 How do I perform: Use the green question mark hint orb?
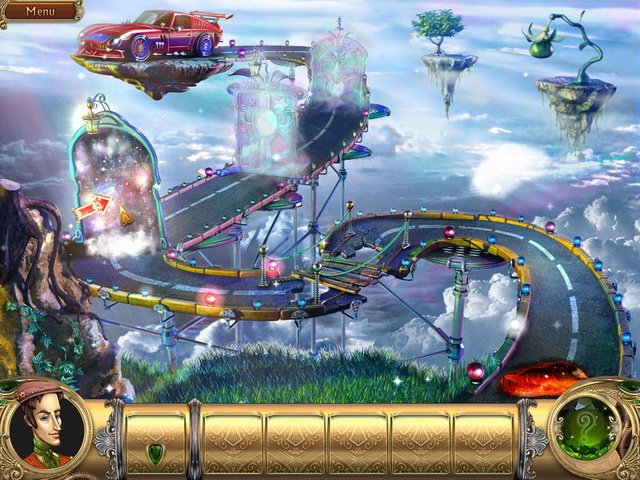click(591, 432)
